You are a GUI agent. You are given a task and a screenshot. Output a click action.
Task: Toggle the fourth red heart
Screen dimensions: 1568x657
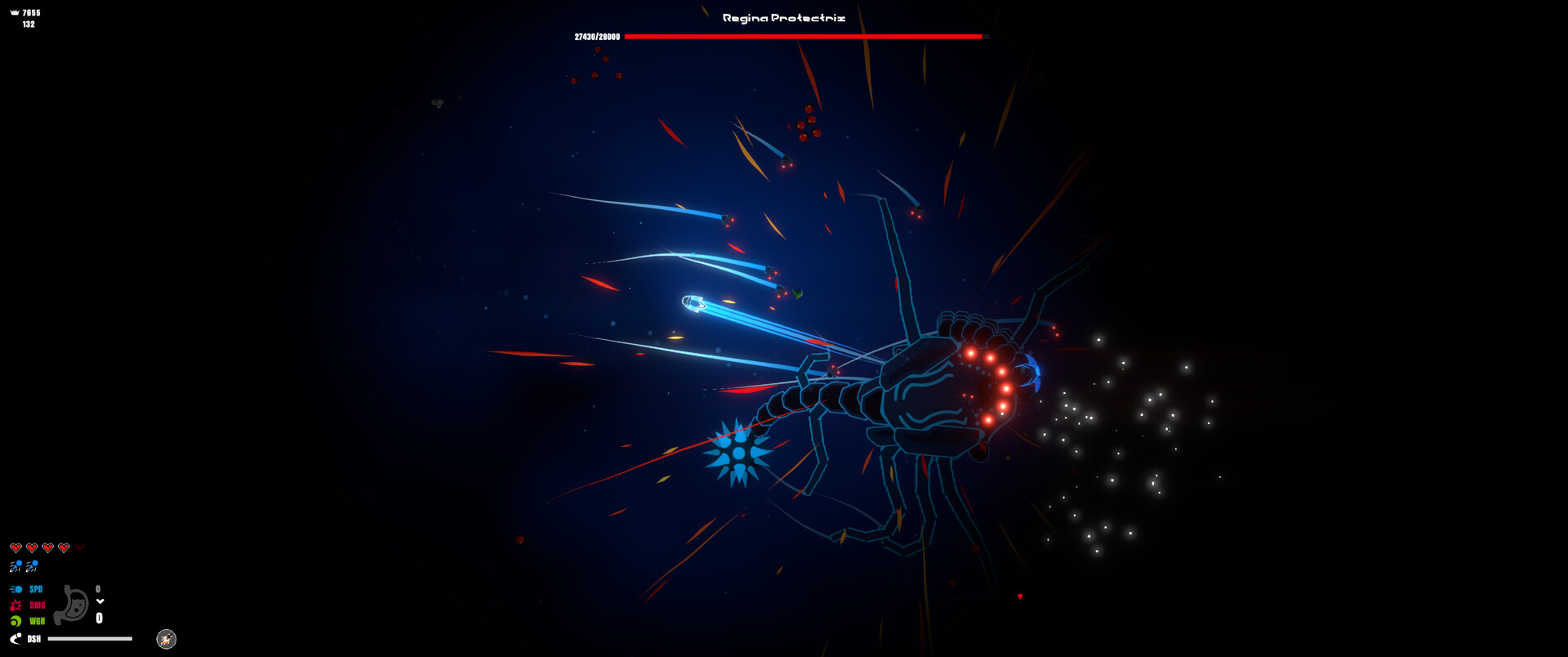coord(63,547)
